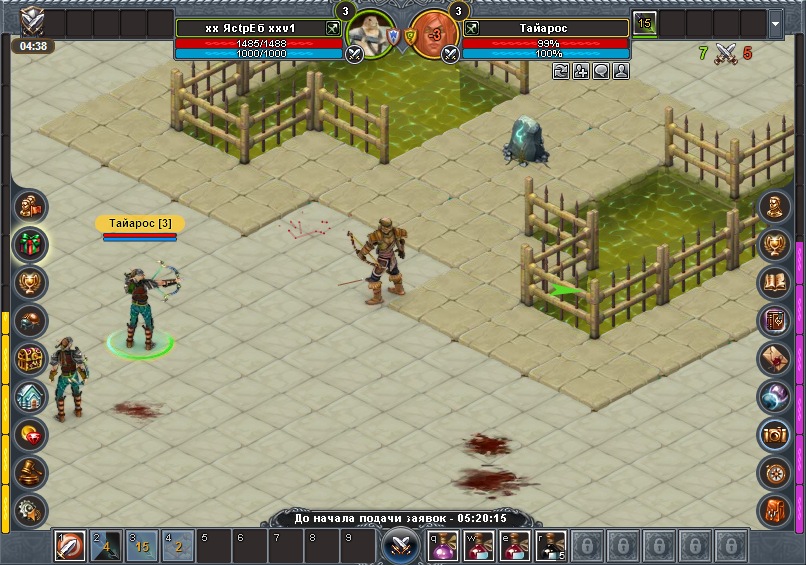Open the treasure chest icon
The width and height of the screenshot is (806, 565).
pyautogui.click(x=31, y=358)
